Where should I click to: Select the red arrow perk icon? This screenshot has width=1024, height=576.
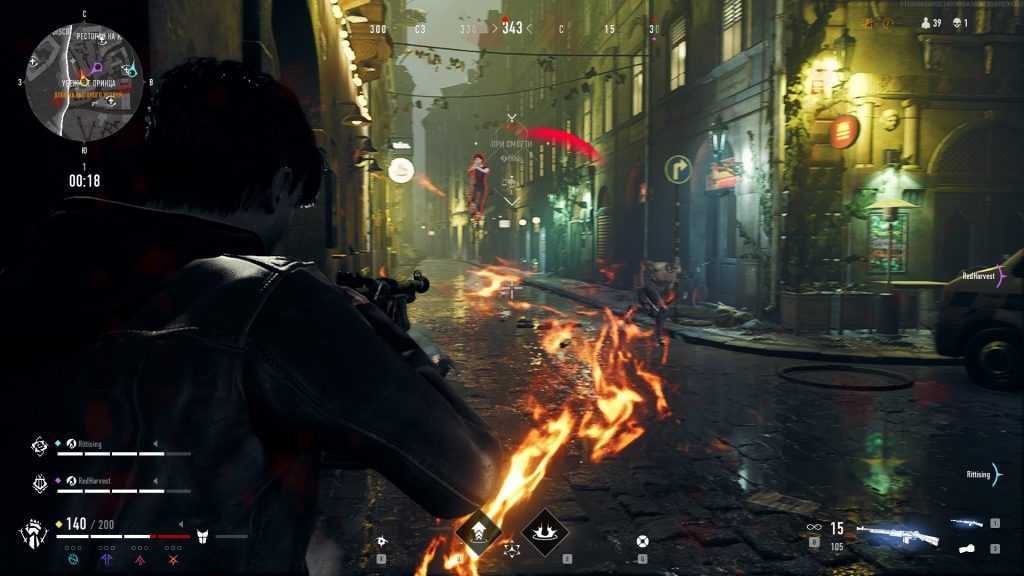coord(140,560)
